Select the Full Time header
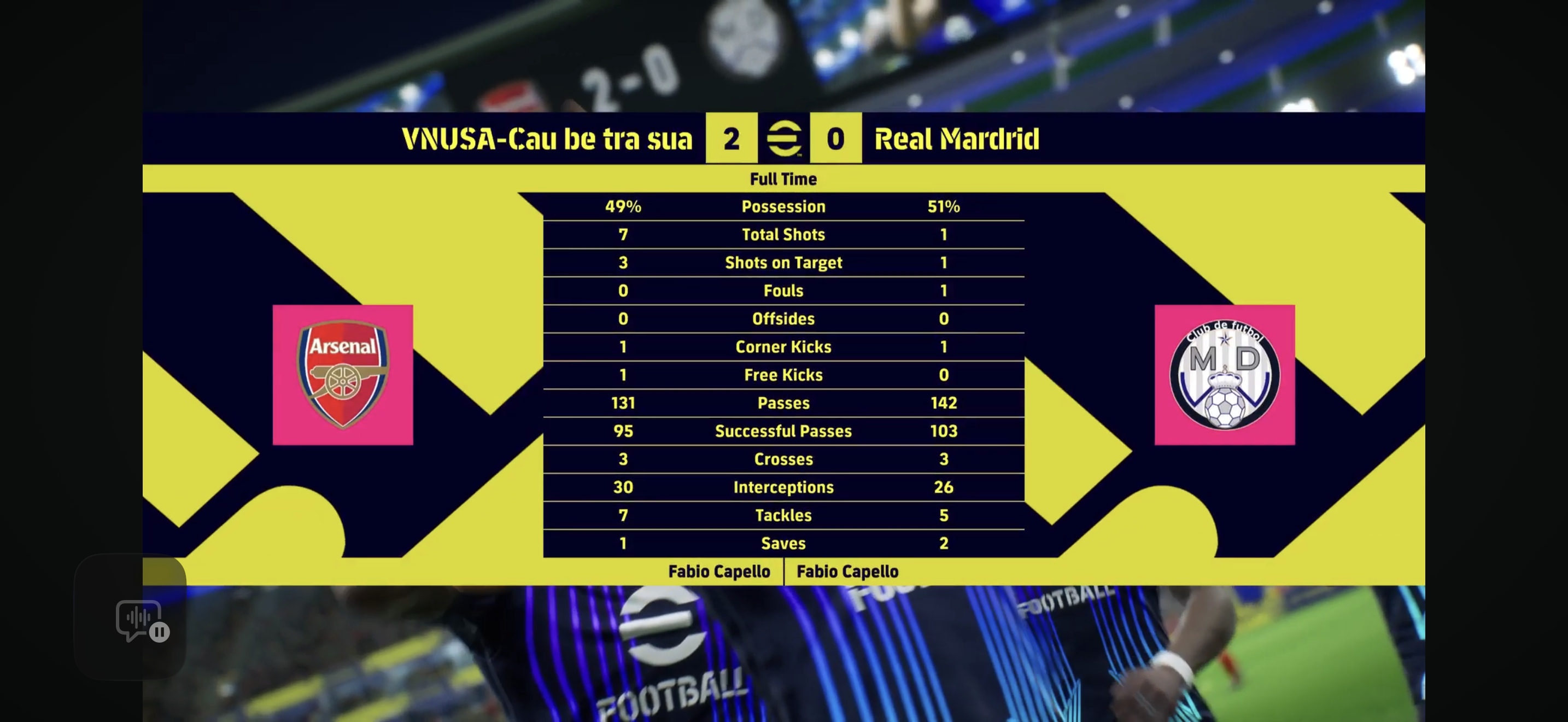The image size is (1568, 722). tap(783, 179)
